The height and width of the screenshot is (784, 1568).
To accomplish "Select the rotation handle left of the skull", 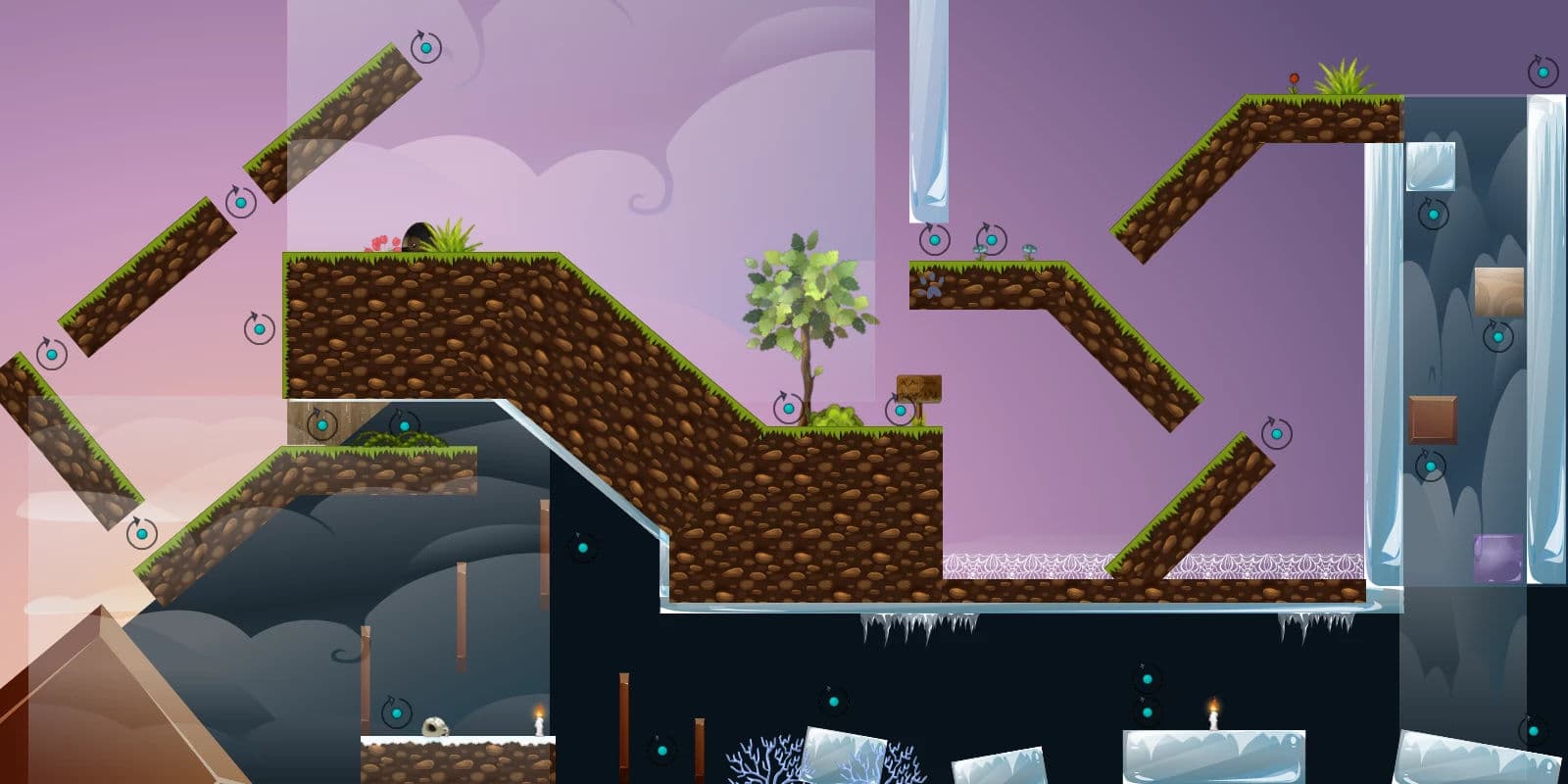I will coord(397,713).
